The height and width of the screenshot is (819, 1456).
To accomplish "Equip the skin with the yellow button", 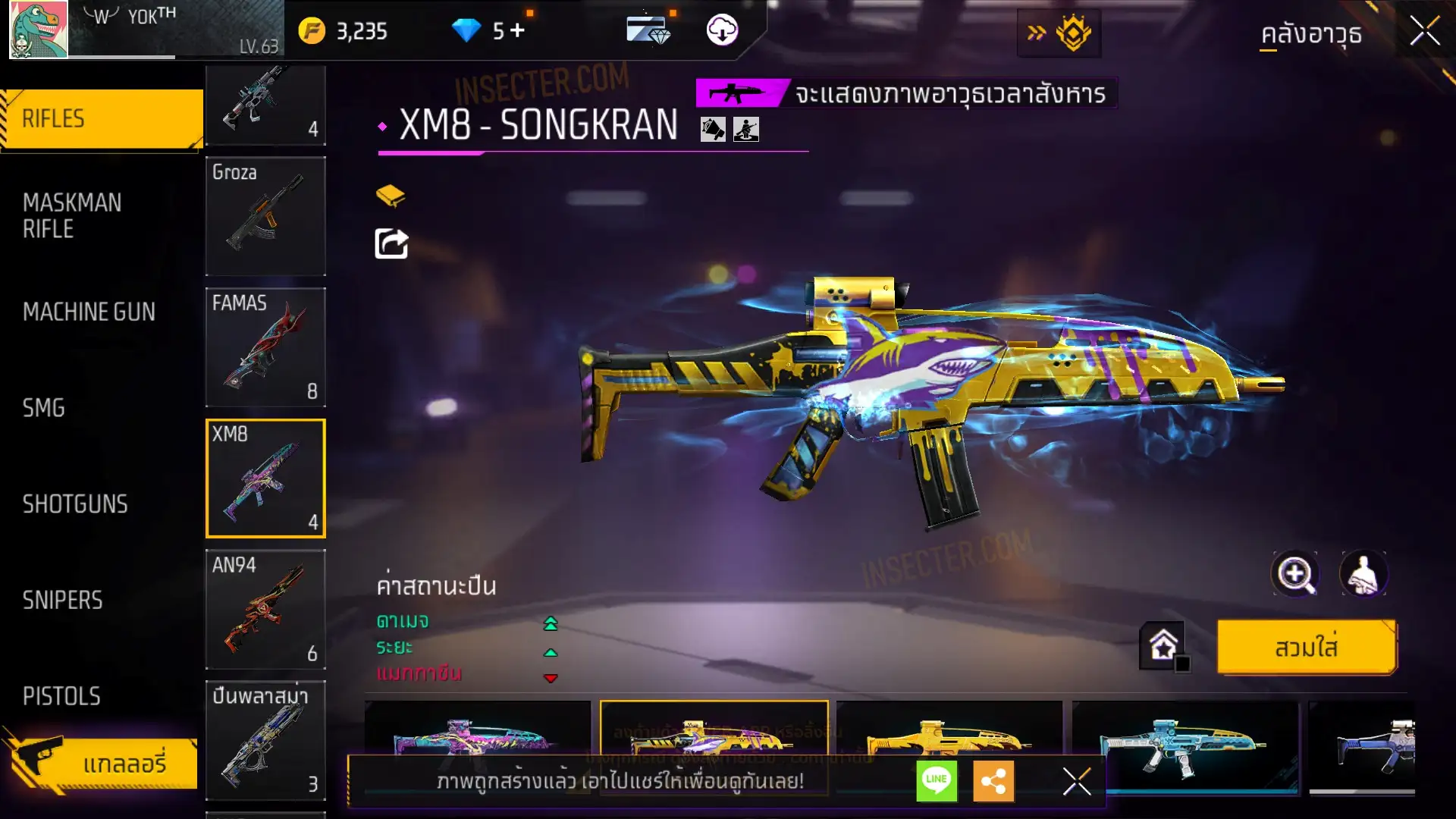I will pos(1306,648).
